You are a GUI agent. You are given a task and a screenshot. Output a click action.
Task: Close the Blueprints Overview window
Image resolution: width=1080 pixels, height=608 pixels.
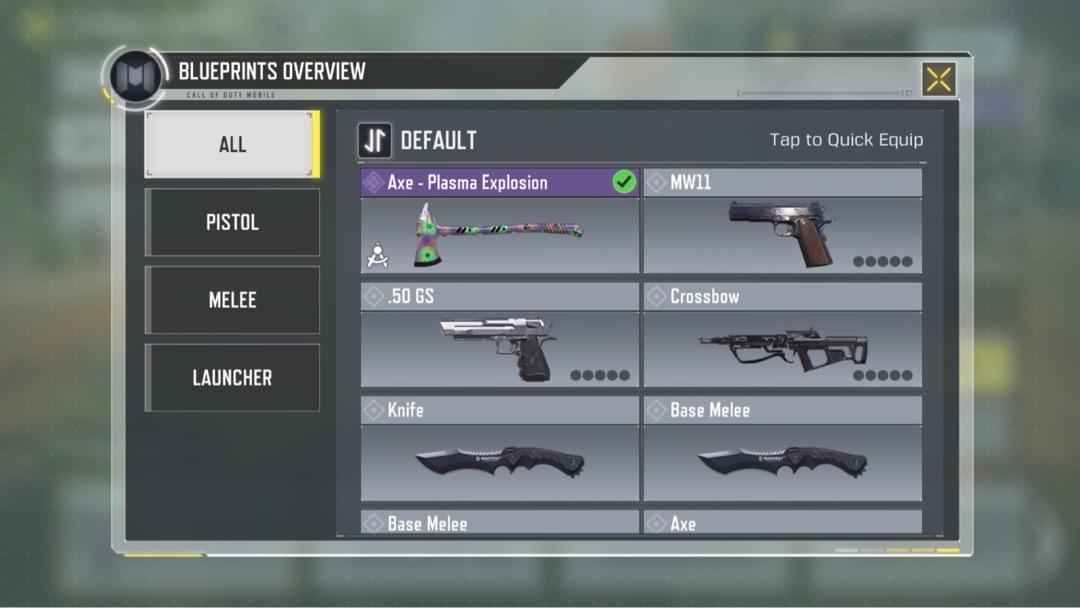938,80
